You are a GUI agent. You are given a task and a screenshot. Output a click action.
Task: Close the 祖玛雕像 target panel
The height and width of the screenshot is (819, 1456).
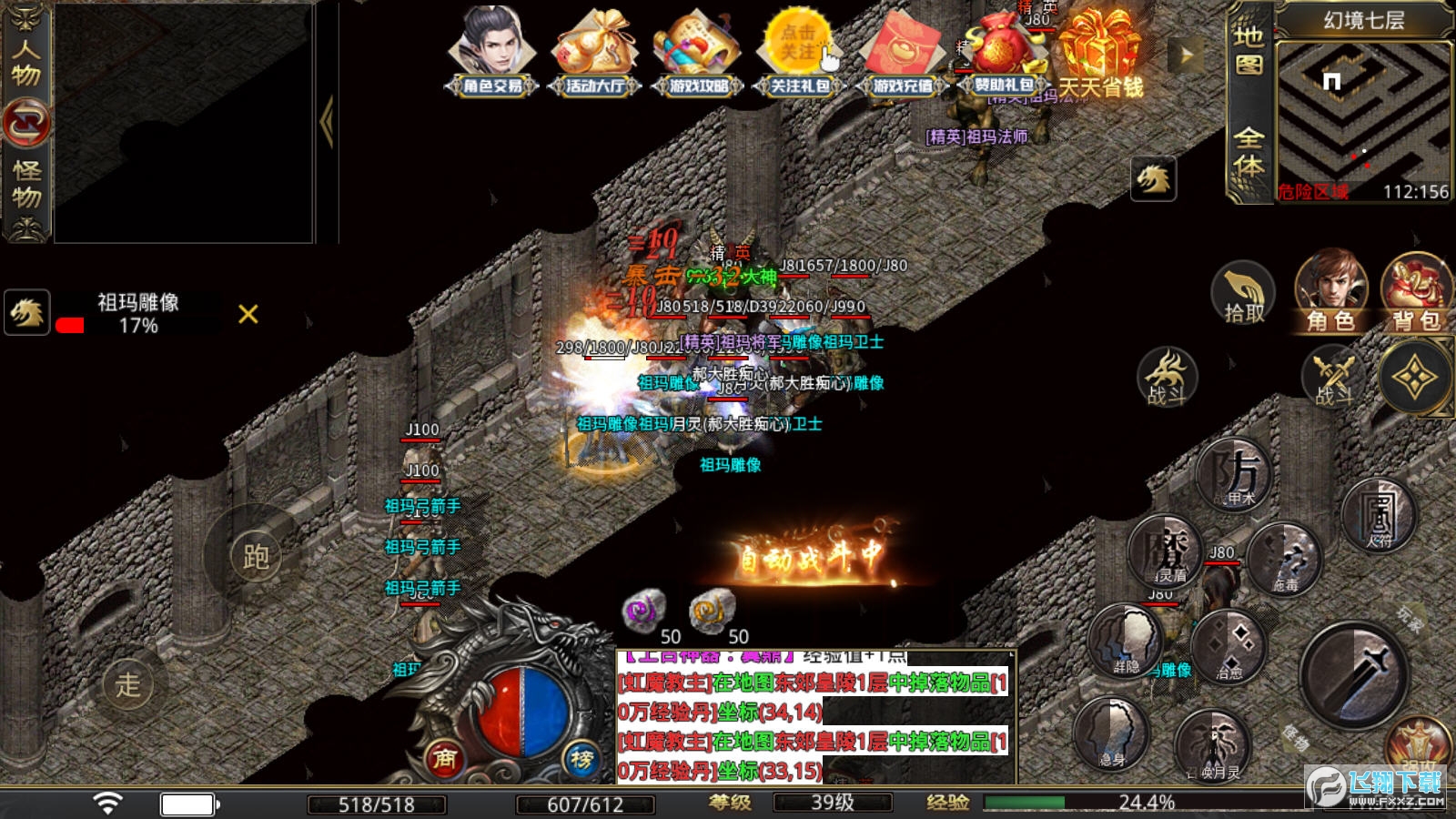pos(248,314)
